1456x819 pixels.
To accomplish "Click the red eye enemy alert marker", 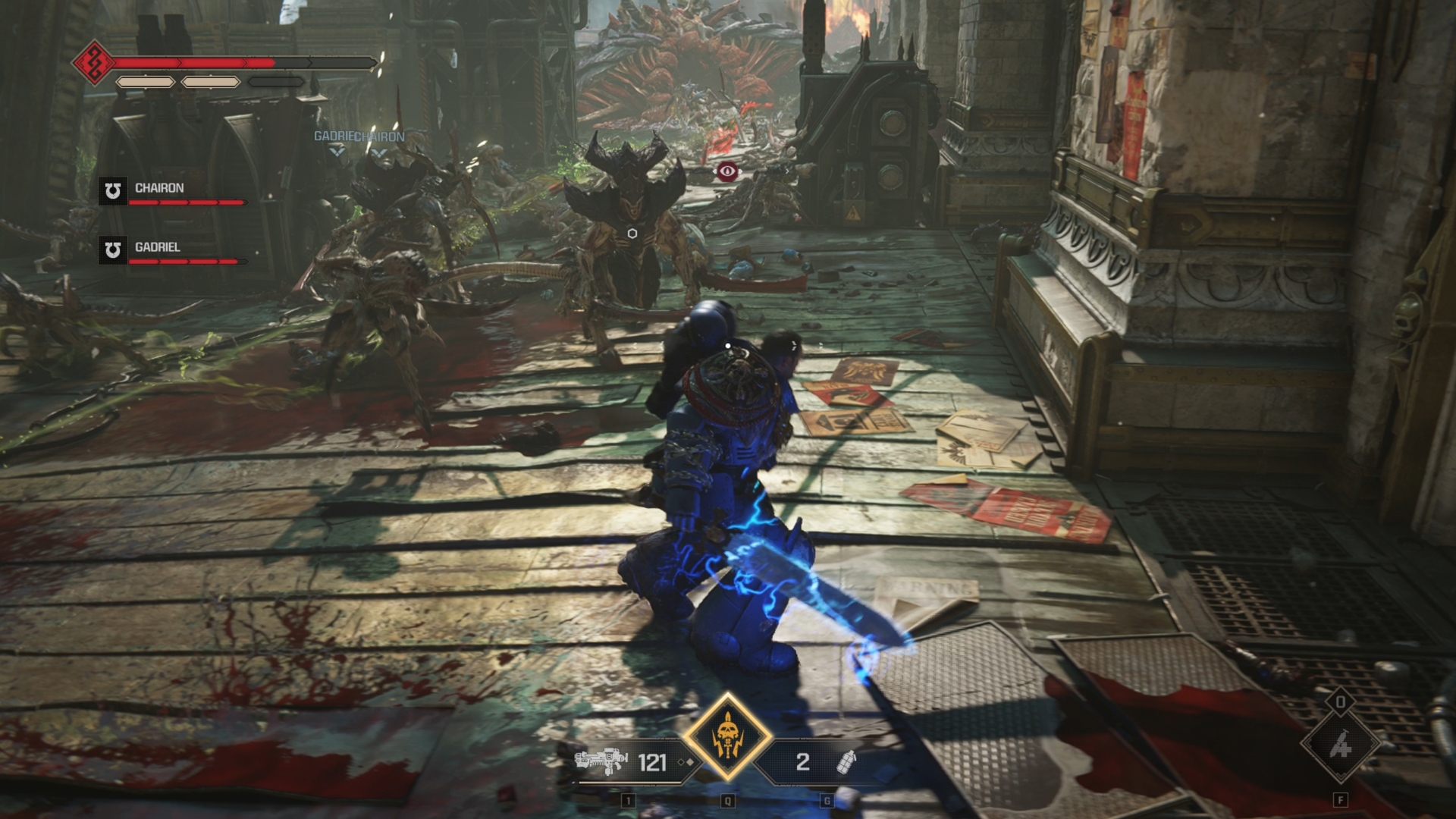I will pos(729,173).
